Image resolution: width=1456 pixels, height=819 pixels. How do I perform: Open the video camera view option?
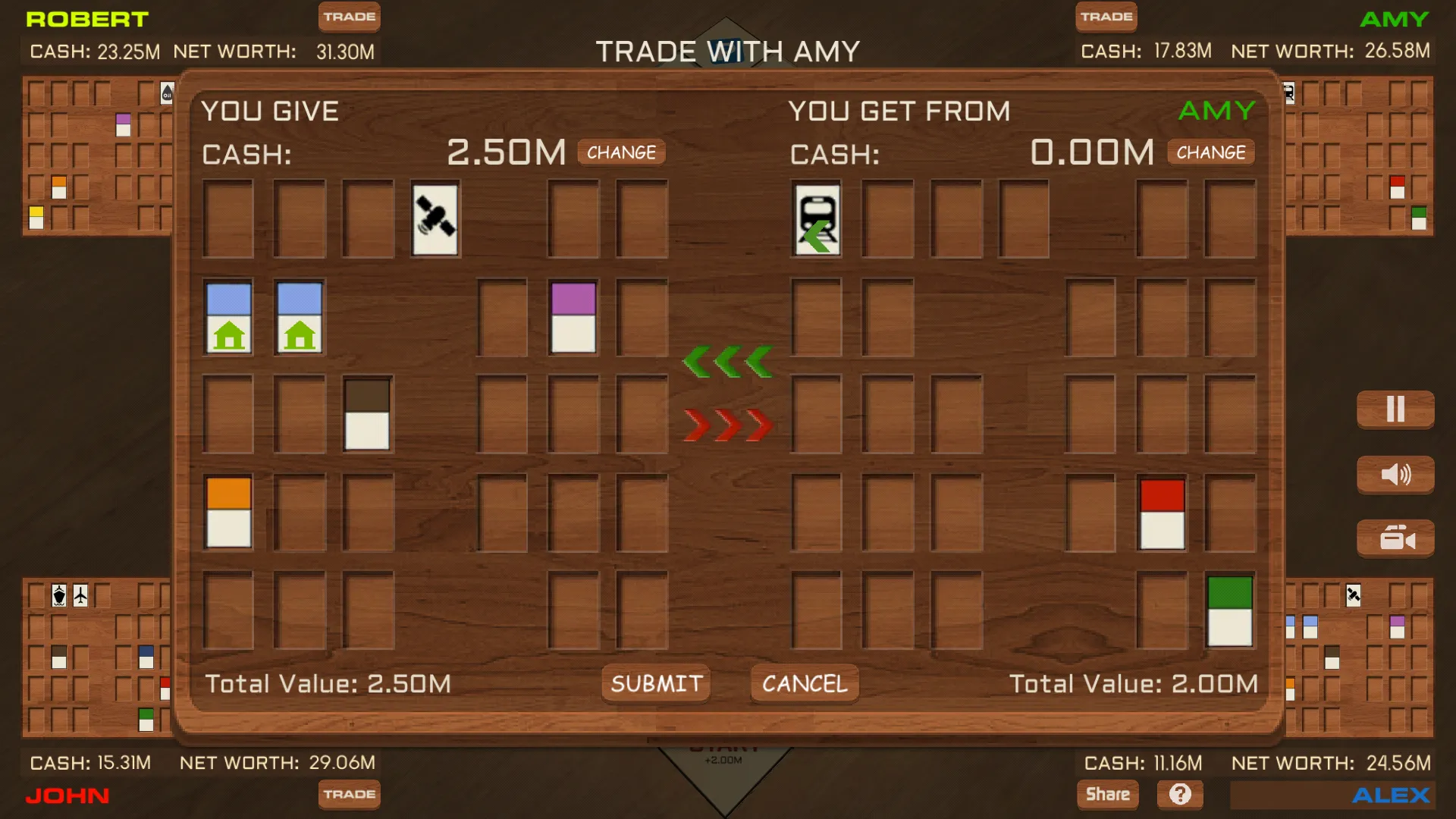click(1395, 538)
